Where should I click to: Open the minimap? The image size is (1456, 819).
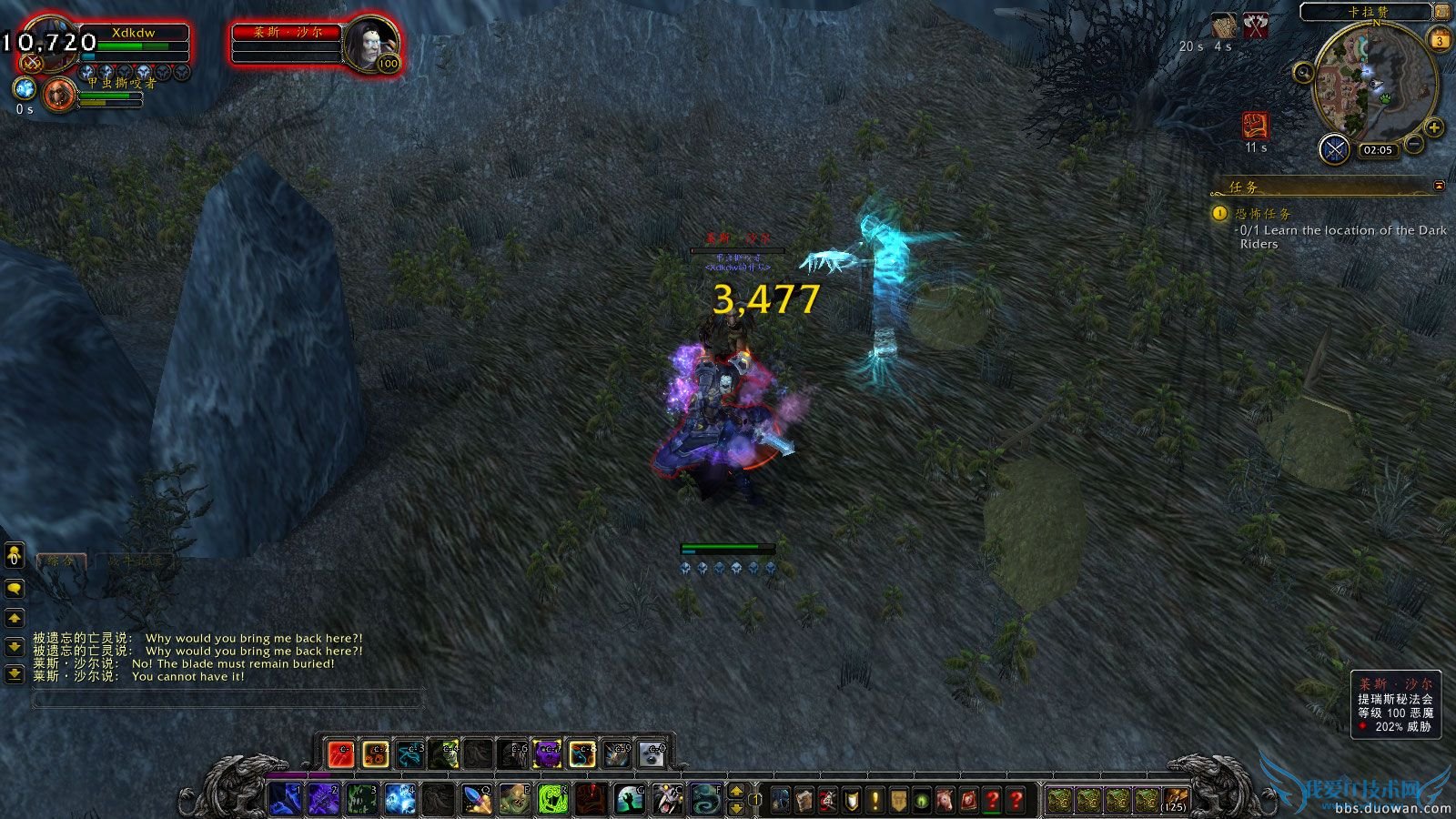click(x=1374, y=82)
